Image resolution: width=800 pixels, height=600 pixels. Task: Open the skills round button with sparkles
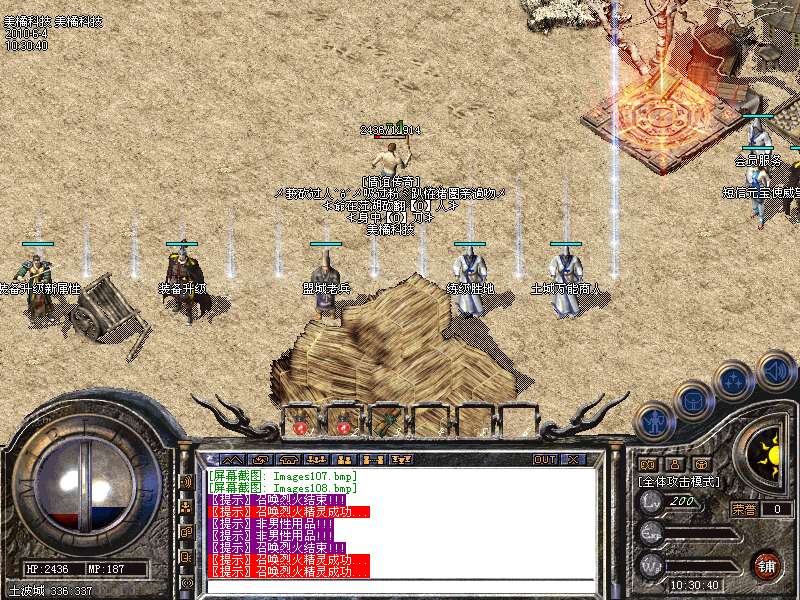click(x=735, y=381)
